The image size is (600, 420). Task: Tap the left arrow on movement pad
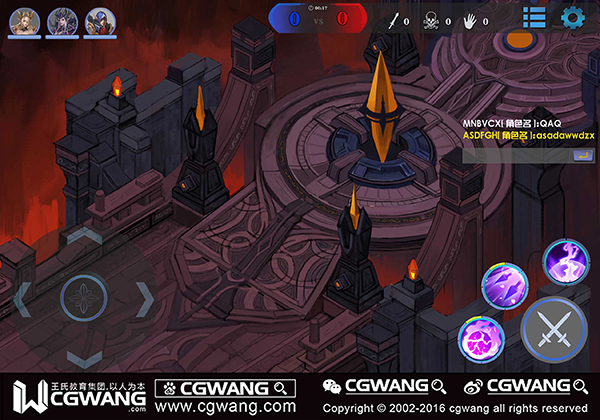tap(22, 297)
